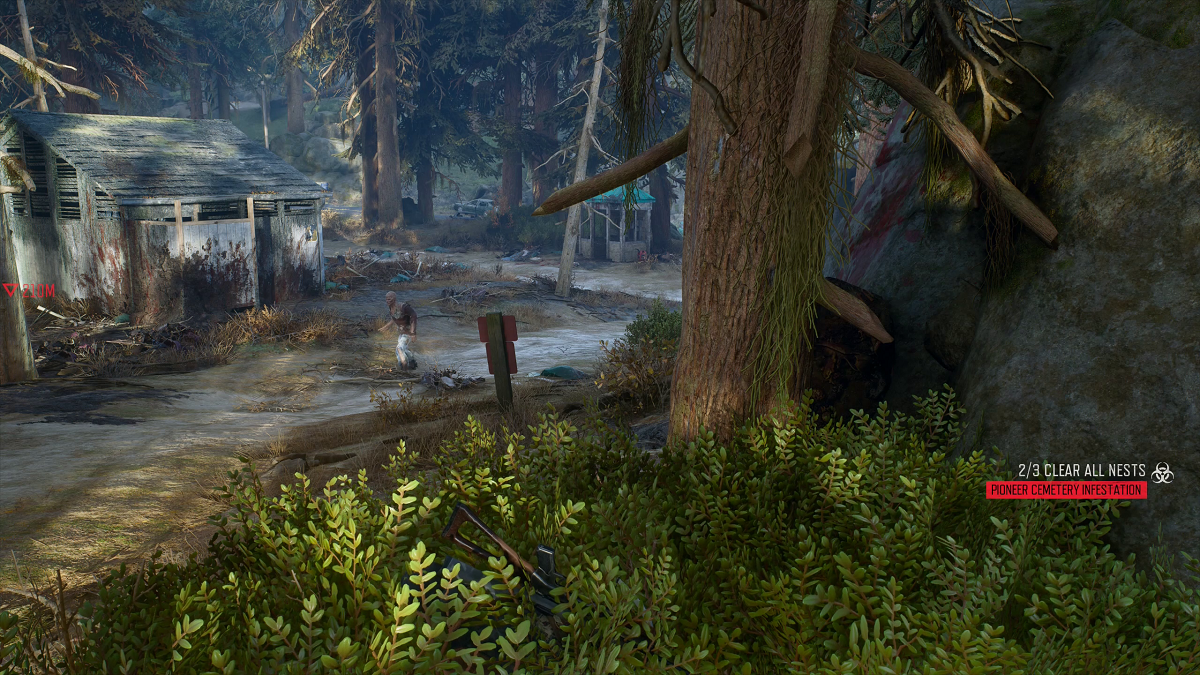Select the Pioneer Cemetery Infestation objective label
Screen dimensions: 1200x675
(x=1066, y=490)
